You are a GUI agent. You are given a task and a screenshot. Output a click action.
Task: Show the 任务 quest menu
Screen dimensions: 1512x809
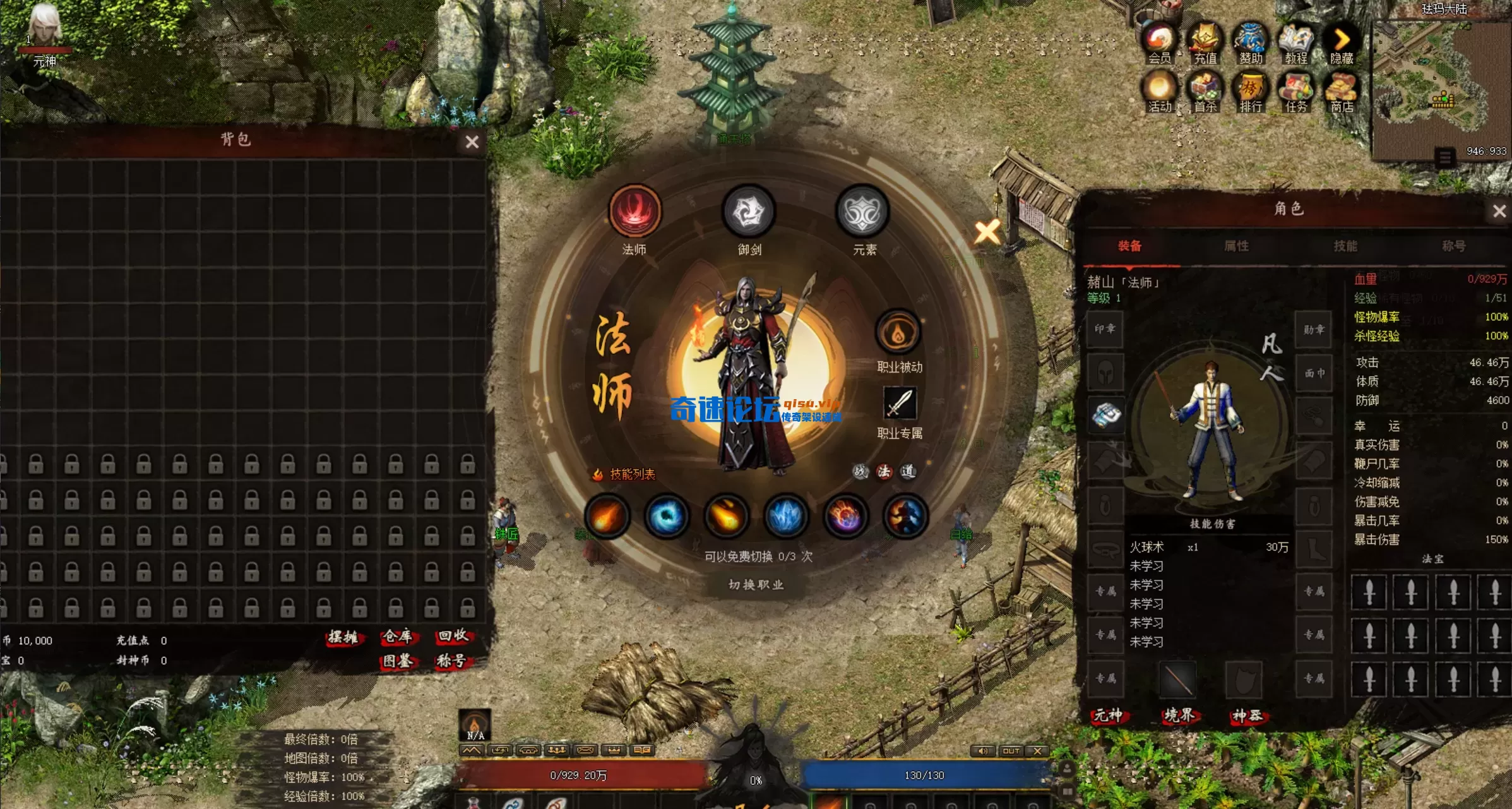1295,92
